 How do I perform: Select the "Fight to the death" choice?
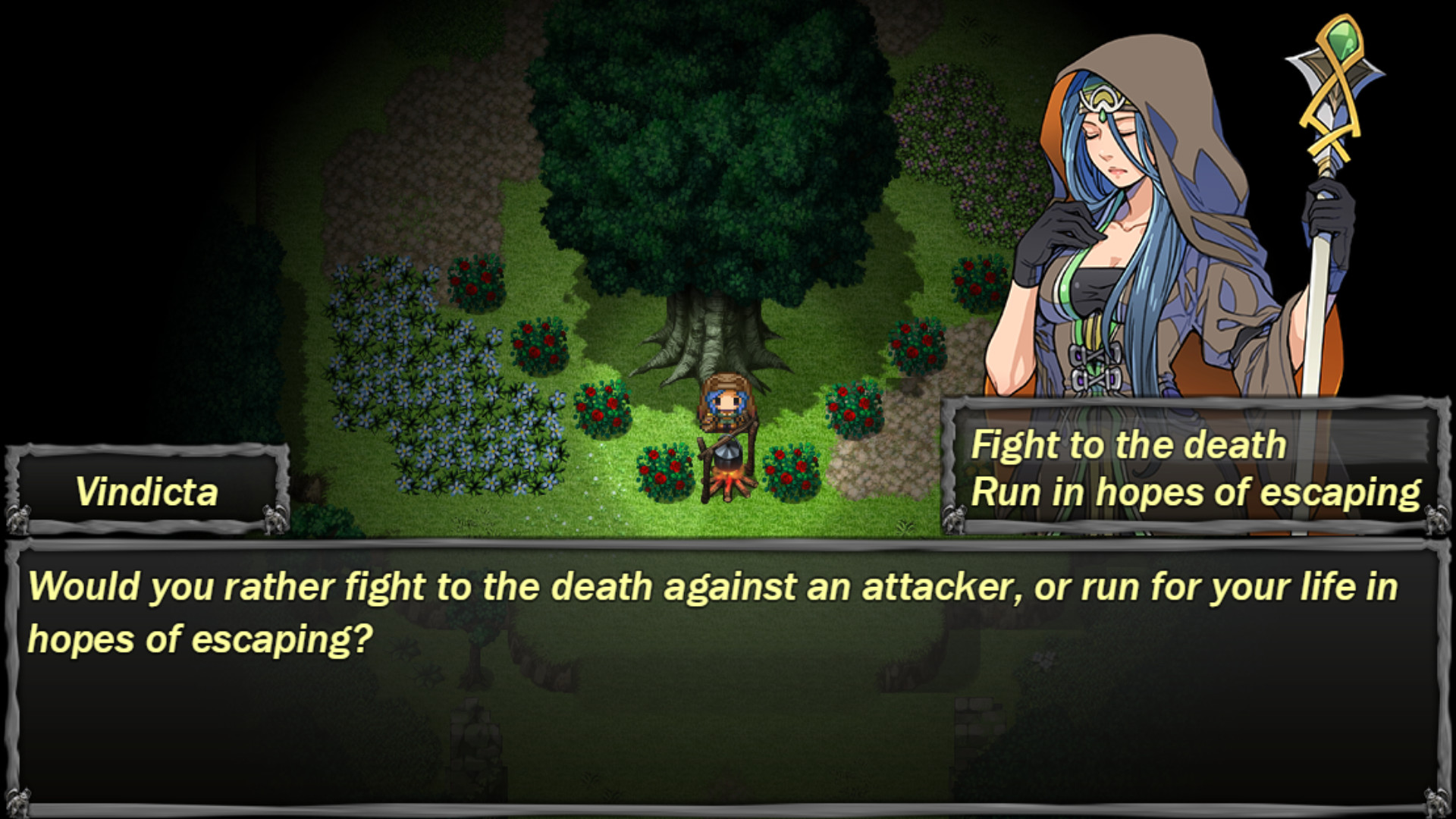[1129, 445]
